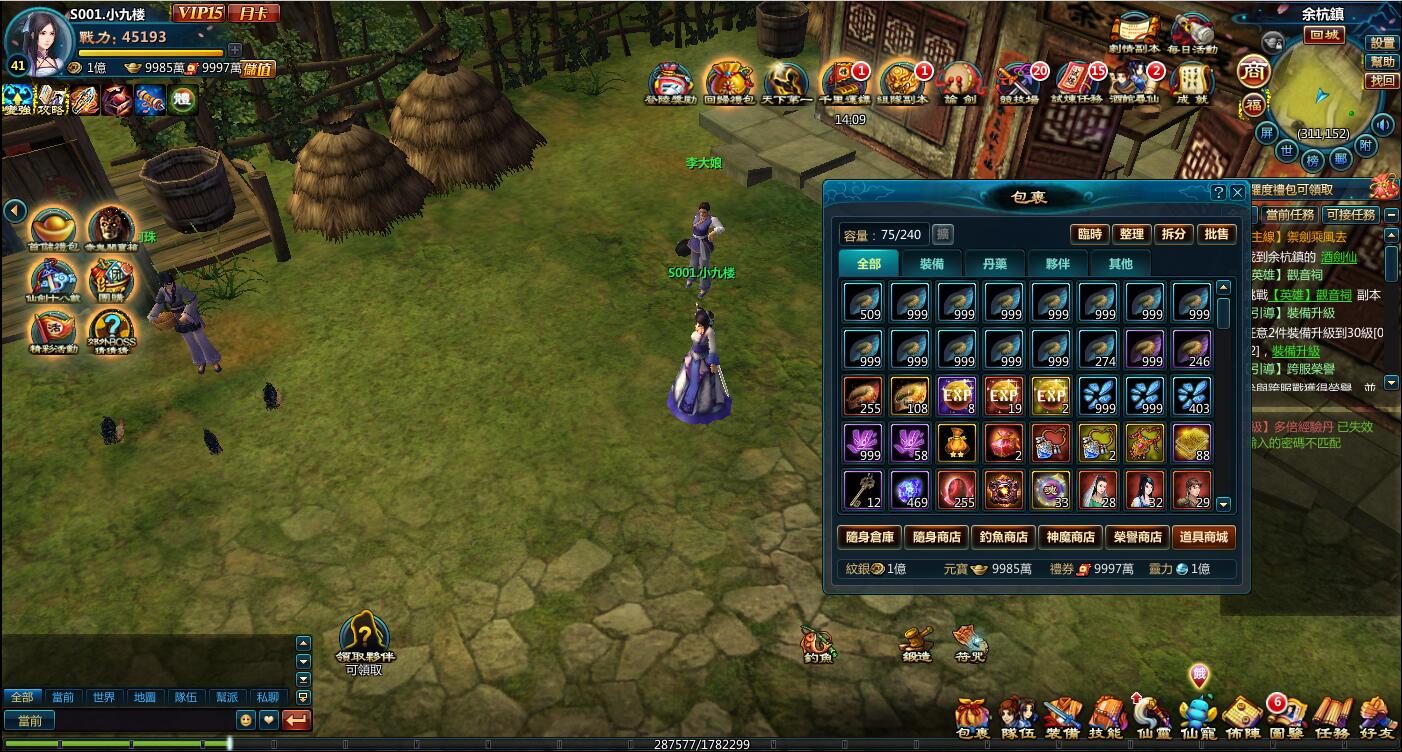Open the 丹藥 tab in the bag
The image size is (1402, 752).
click(994, 264)
